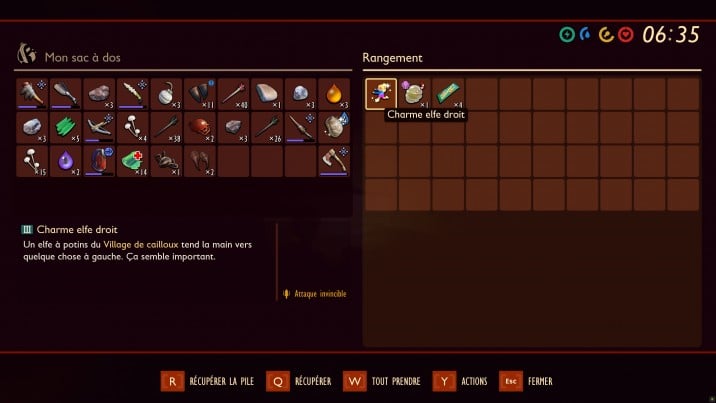Viewport: 716px width, 403px height.
Task: Select the crossbow in the backpack
Action: [99, 127]
